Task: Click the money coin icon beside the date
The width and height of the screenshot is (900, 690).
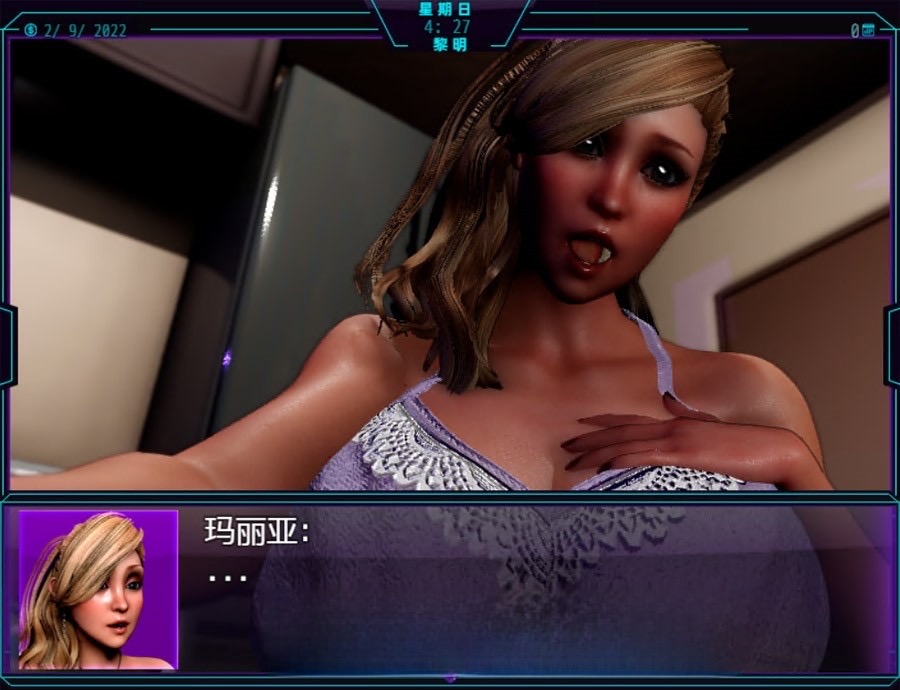Action: [x=31, y=30]
